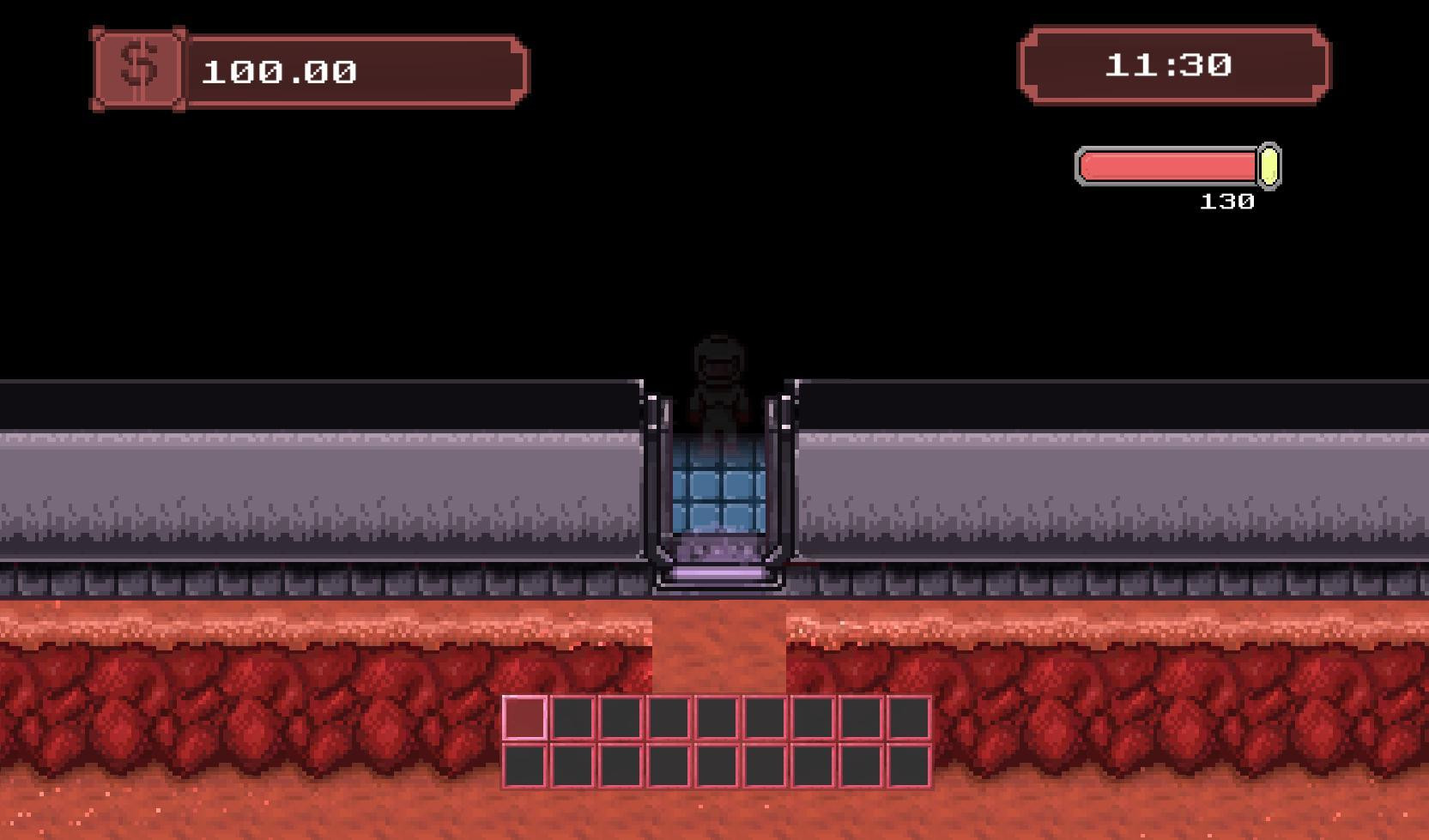Click the blue tiled elevator window
Screen dimensions: 1429x840
(719, 485)
